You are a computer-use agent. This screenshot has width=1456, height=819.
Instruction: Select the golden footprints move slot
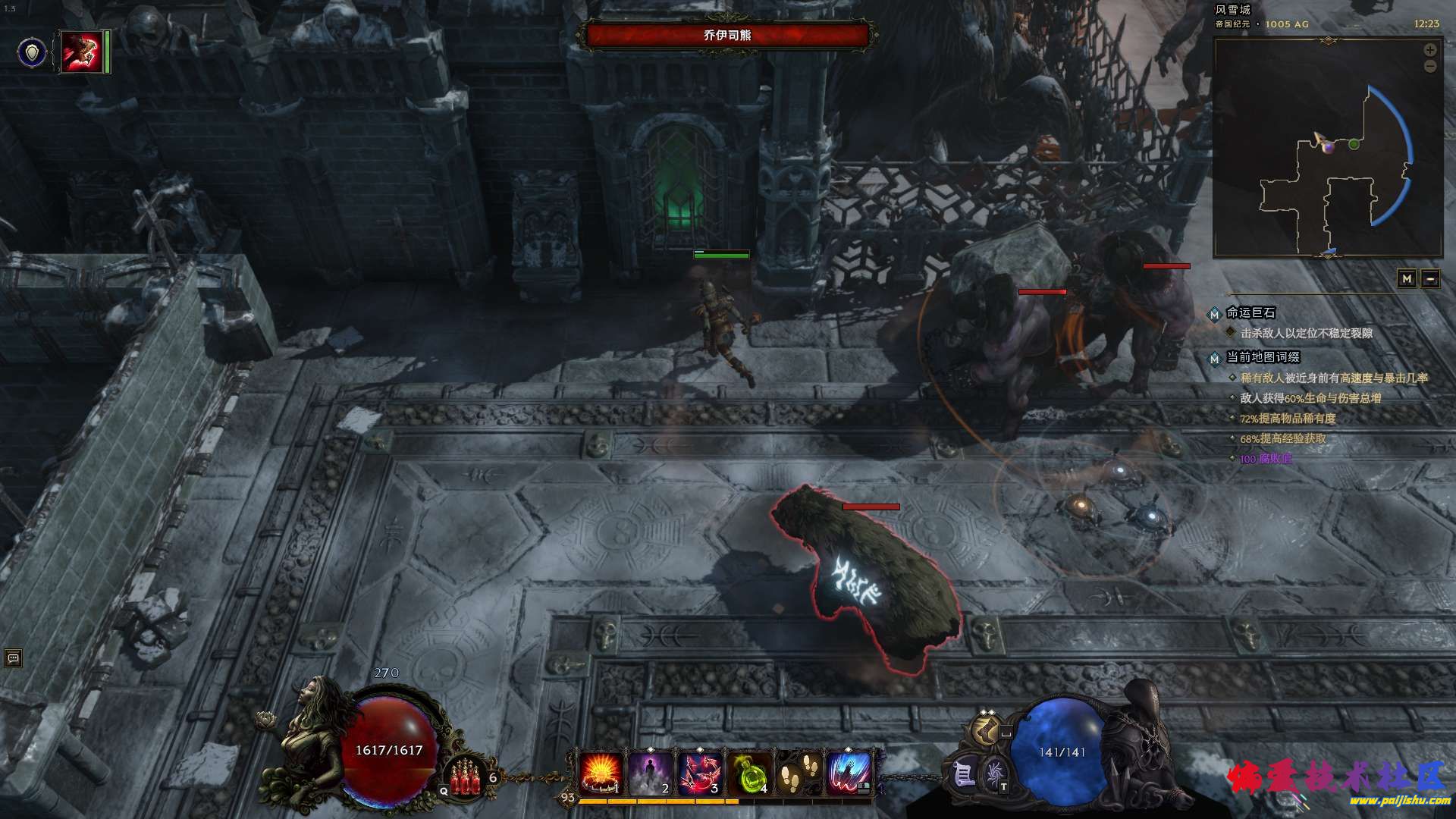798,773
